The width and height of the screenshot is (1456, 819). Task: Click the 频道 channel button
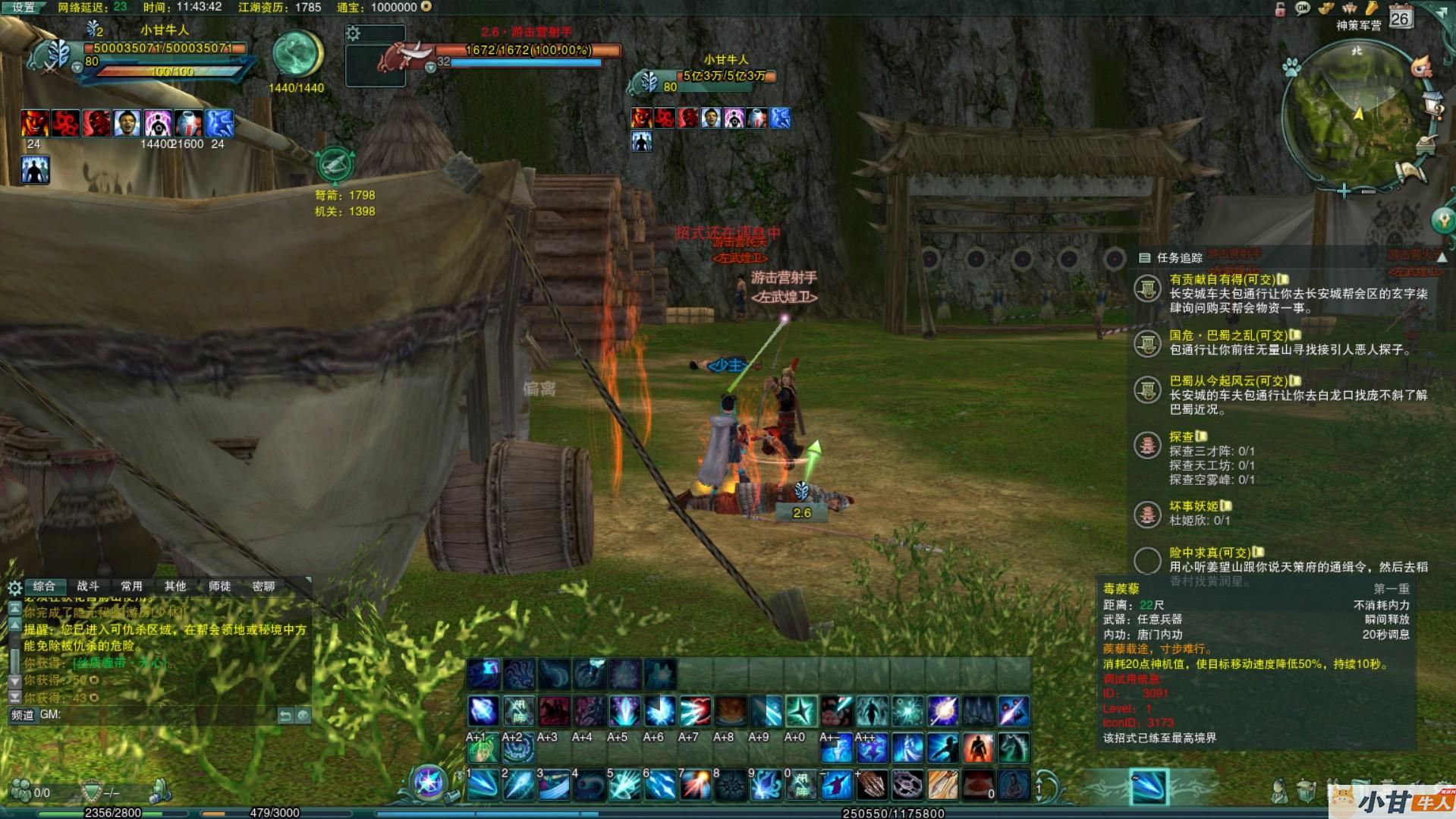coord(23,715)
